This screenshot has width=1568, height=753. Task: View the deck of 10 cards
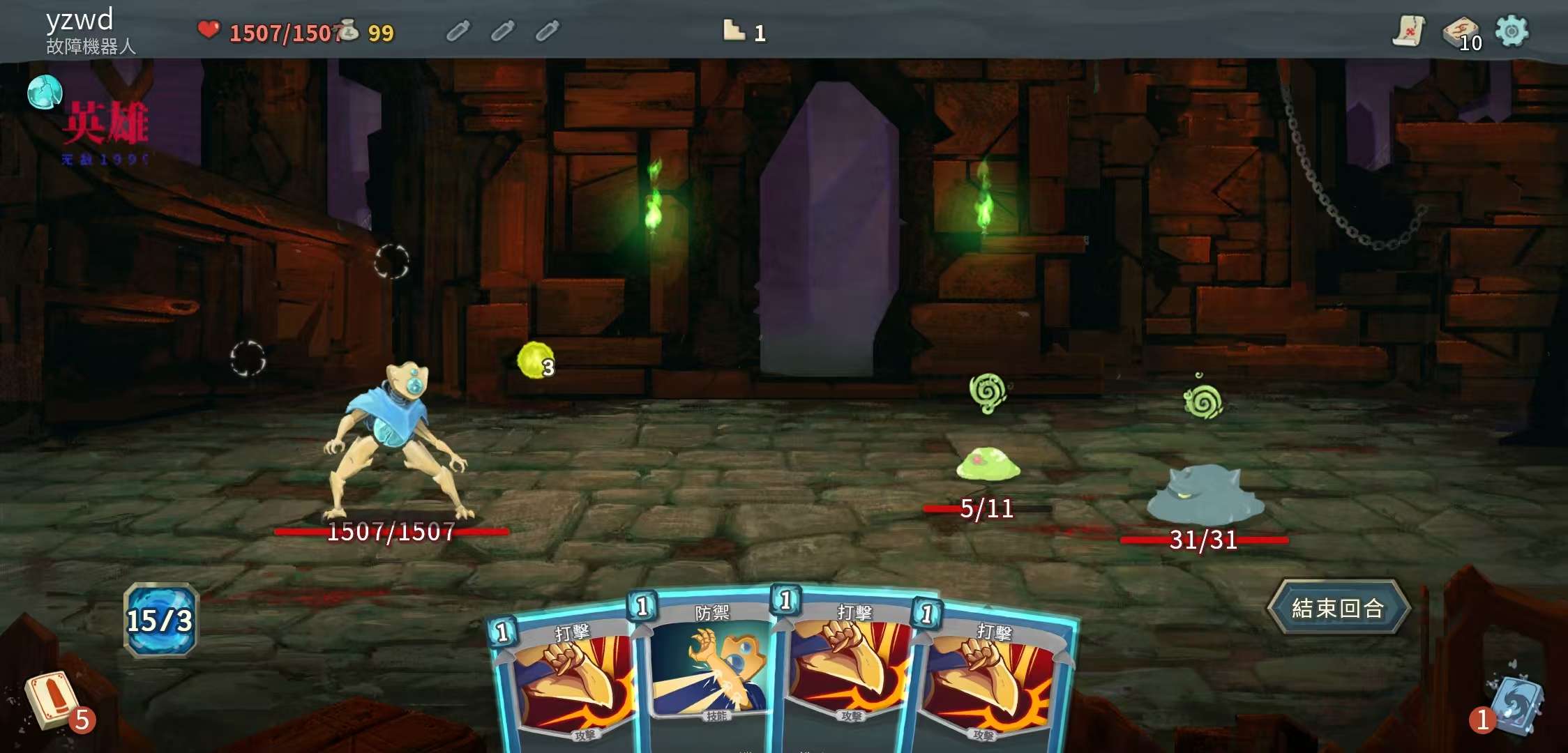(1461, 32)
